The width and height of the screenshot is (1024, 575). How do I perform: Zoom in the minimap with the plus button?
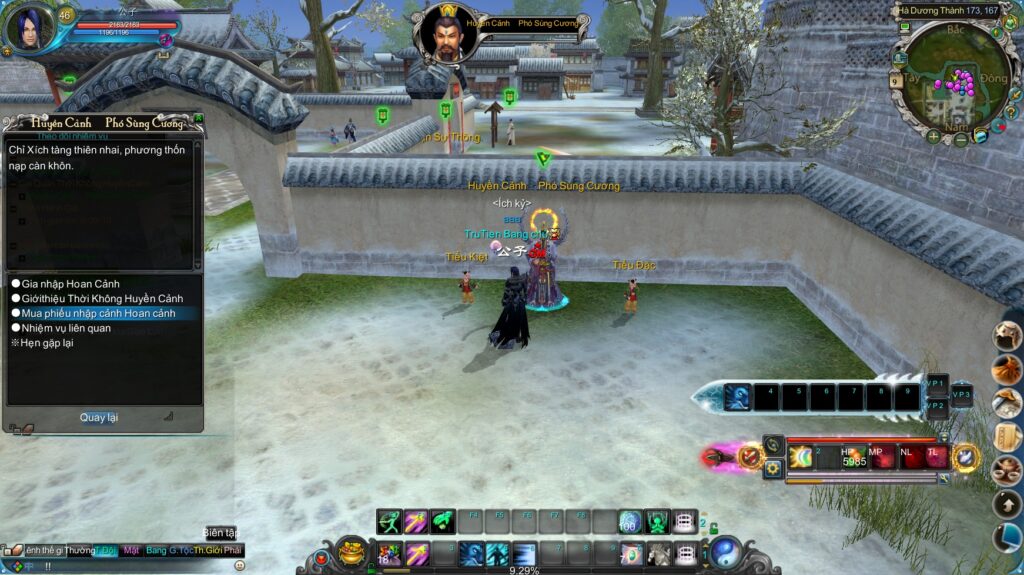pos(933,136)
